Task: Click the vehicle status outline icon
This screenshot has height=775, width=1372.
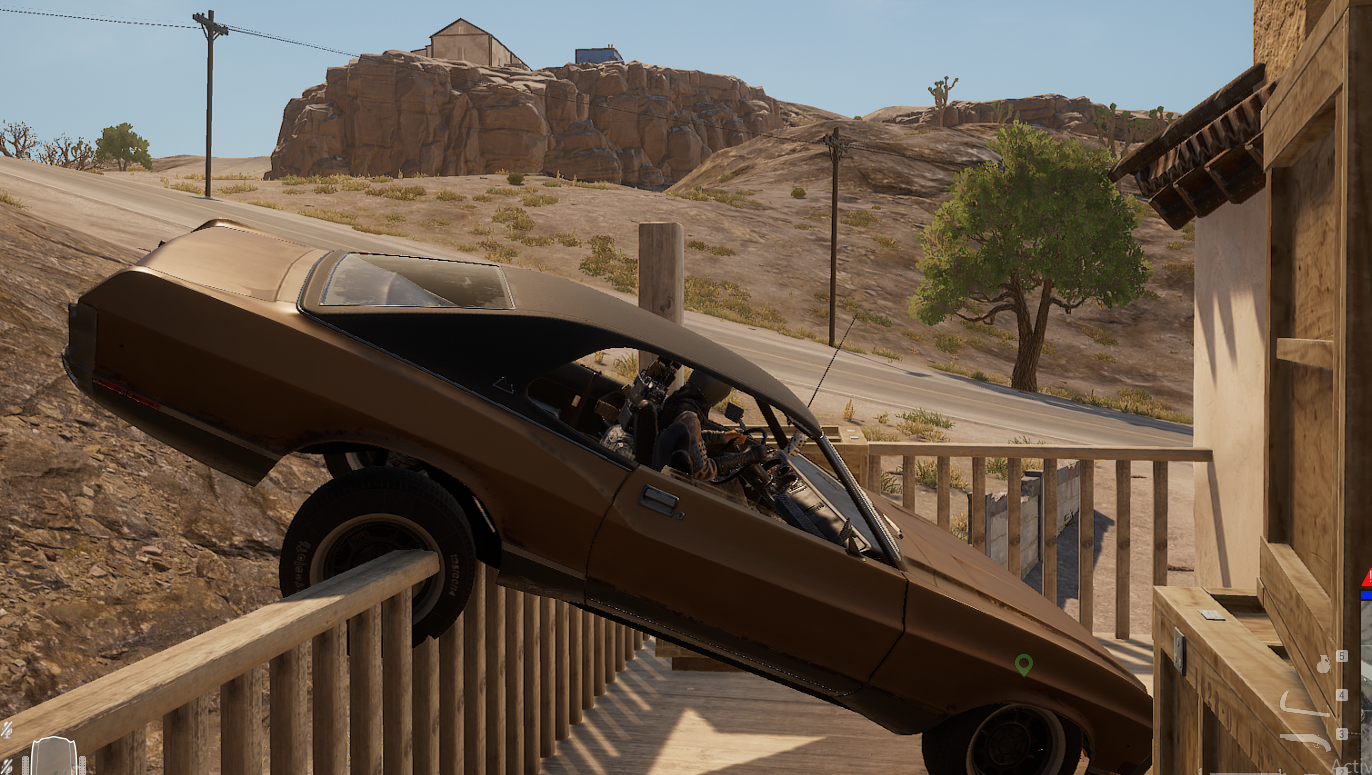Action: point(53,757)
